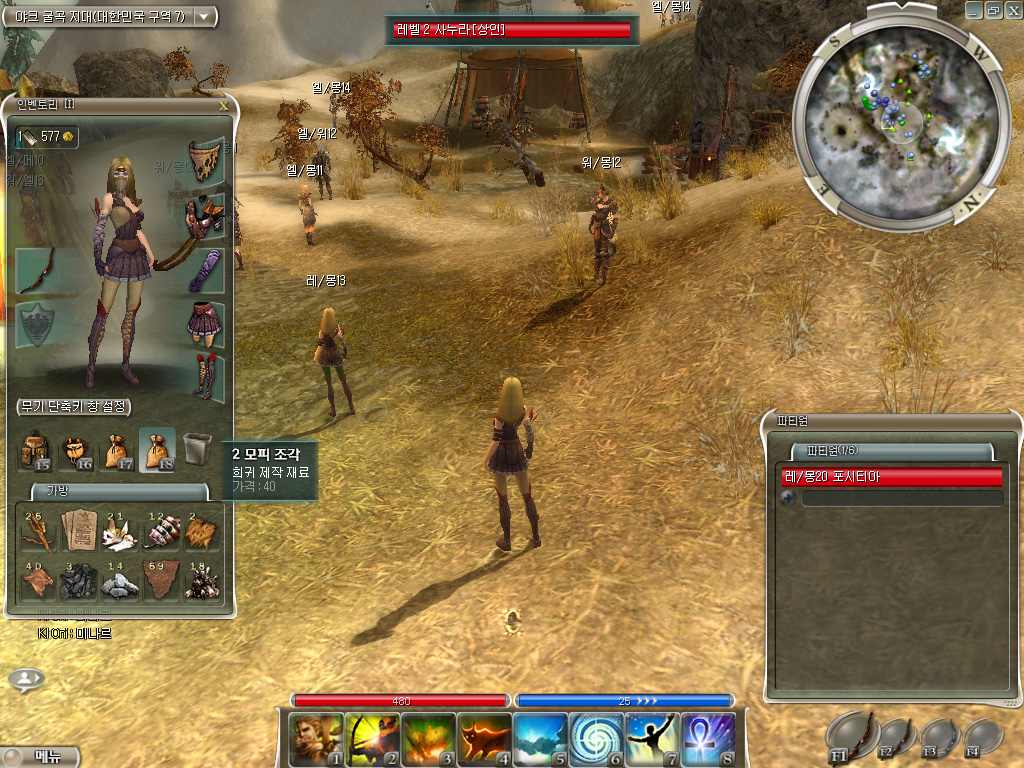Activate the wolf pet skill
This screenshot has width=1024, height=768.
coord(484,739)
